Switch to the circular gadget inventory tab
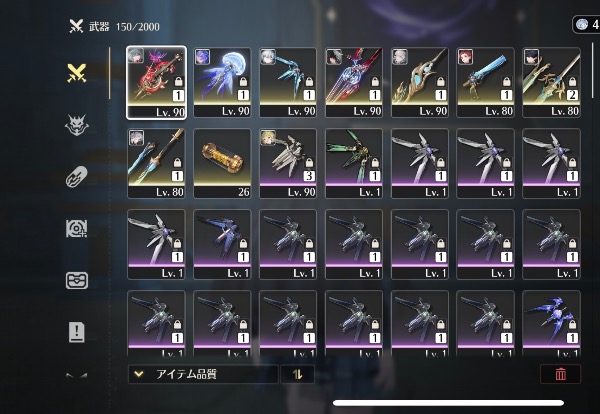This screenshot has height=414, width=600. 77,228
